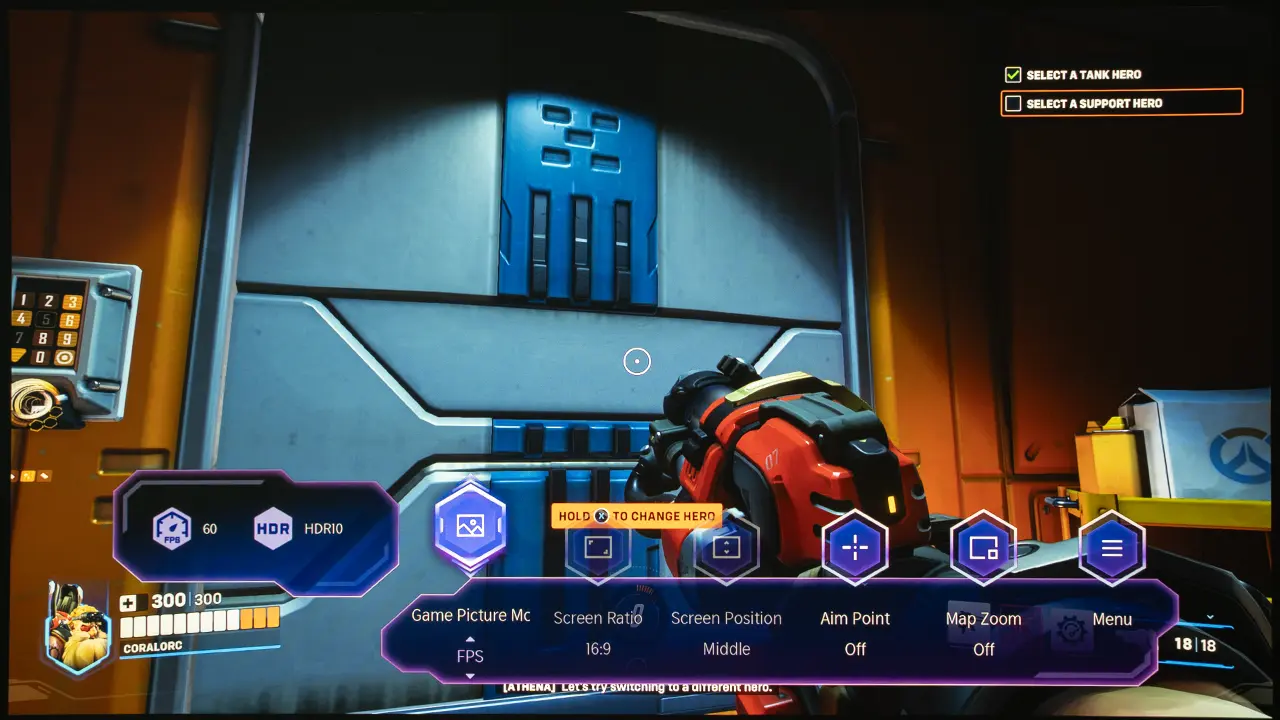Toggle Aim Point from Off
The width and height of the screenshot is (1280, 720).
pos(855,649)
